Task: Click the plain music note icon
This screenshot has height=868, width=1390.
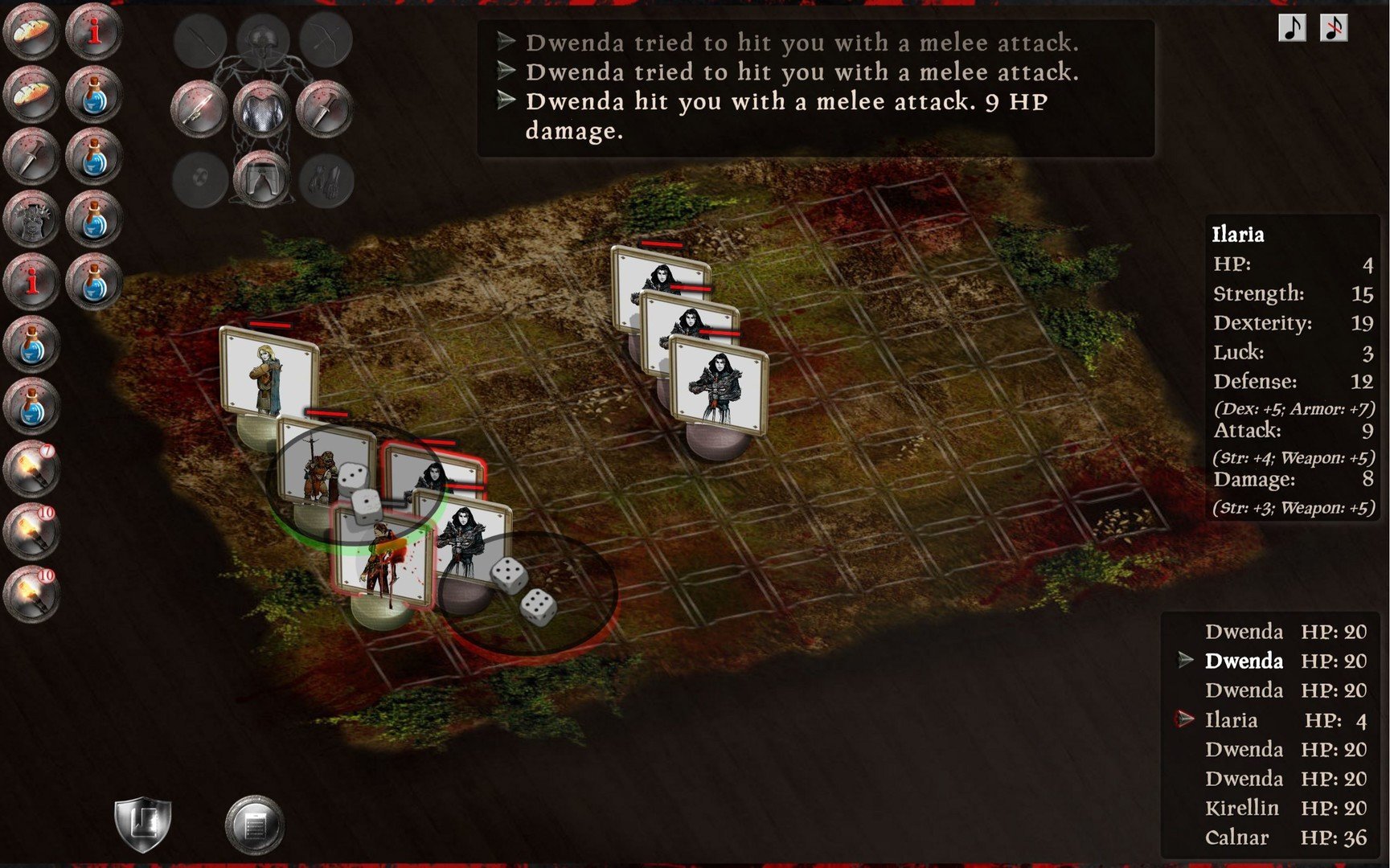Action: [x=1292, y=28]
